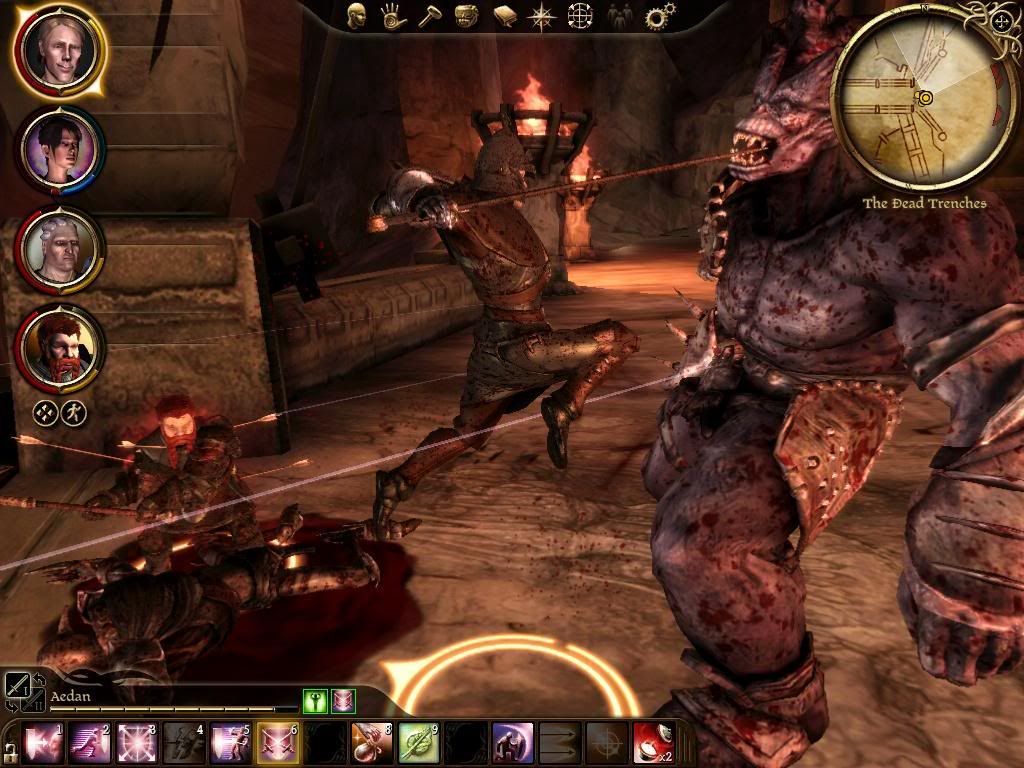Image resolution: width=1024 pixels, height=768 pixels.
Task: Open the inventory chest icon
Action: (465, 16)
